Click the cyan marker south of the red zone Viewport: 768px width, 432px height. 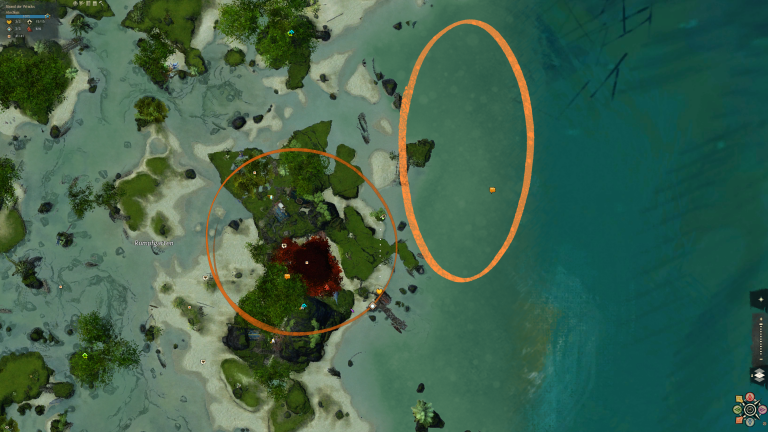coord(303,306)
